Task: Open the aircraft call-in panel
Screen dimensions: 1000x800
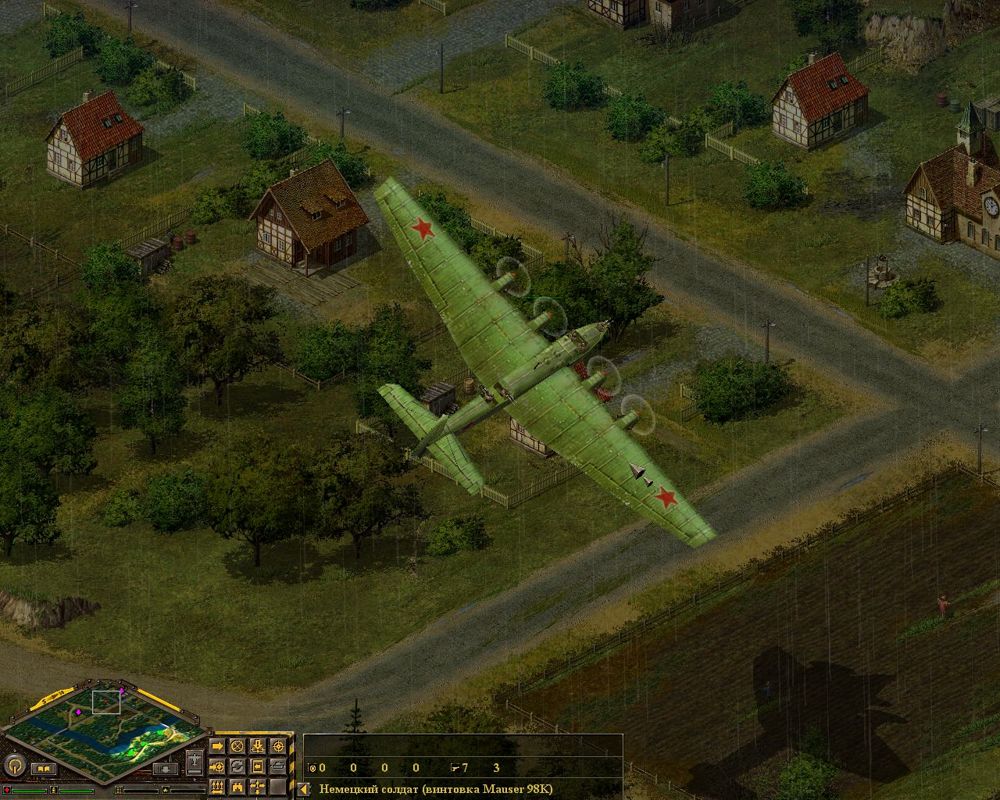Action: (x=194, y=762)
